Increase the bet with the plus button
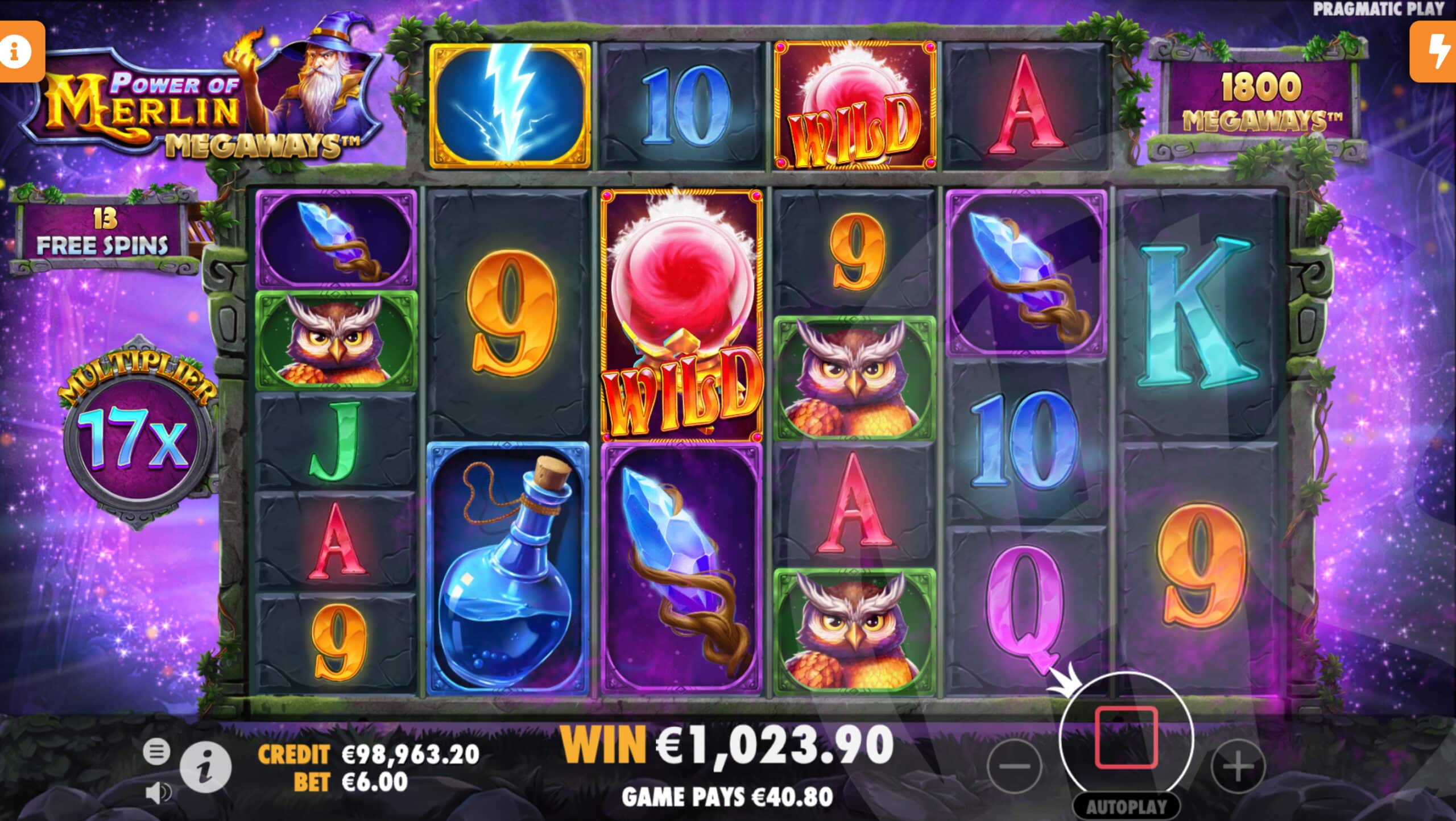Screen dimensions: 1456x821 click(x=1238, y=766)
